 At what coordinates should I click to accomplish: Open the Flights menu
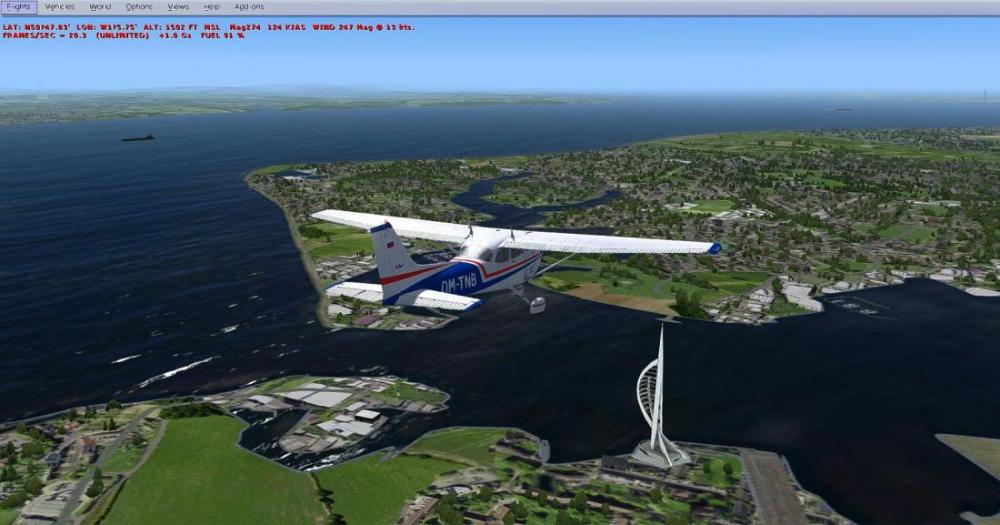point(18,7)
